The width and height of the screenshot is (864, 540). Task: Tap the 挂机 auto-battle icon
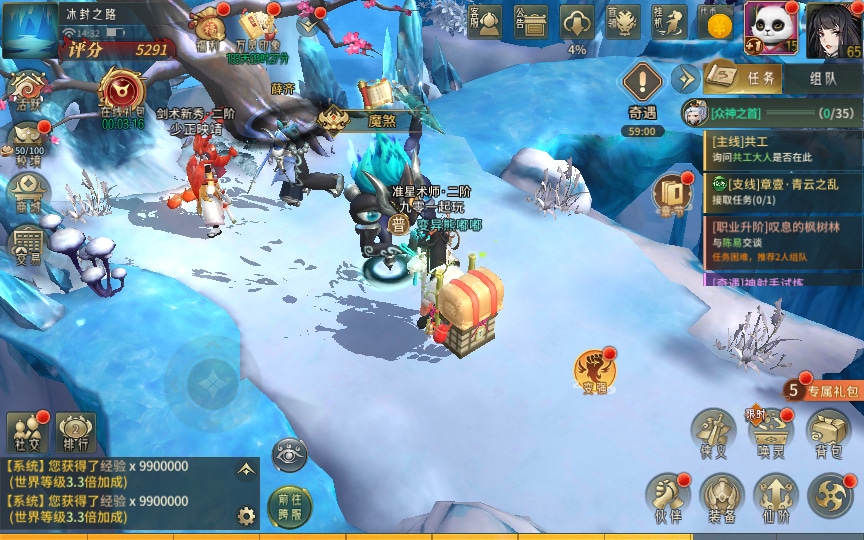(x=669, y=22)
